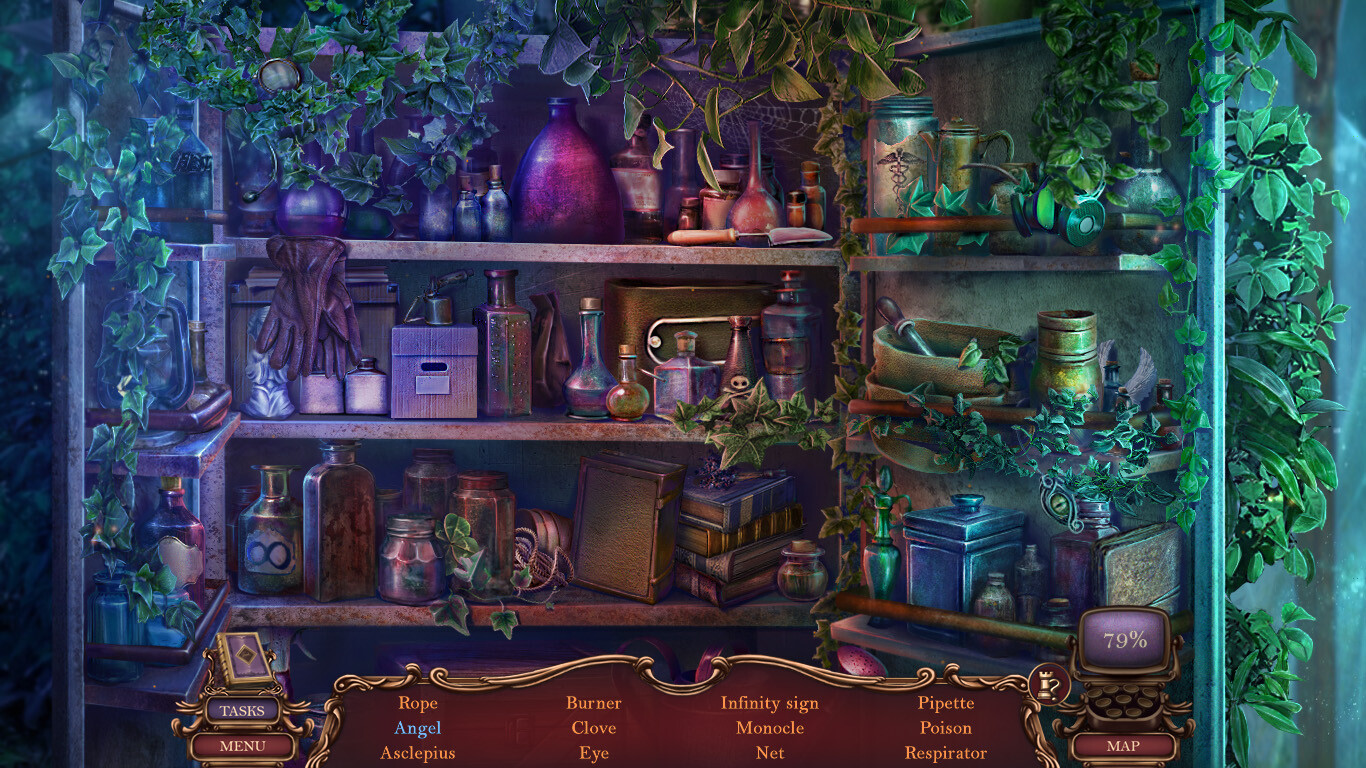
Task: Click 'Infinity sign' in the word list
Action: (771, 702)
